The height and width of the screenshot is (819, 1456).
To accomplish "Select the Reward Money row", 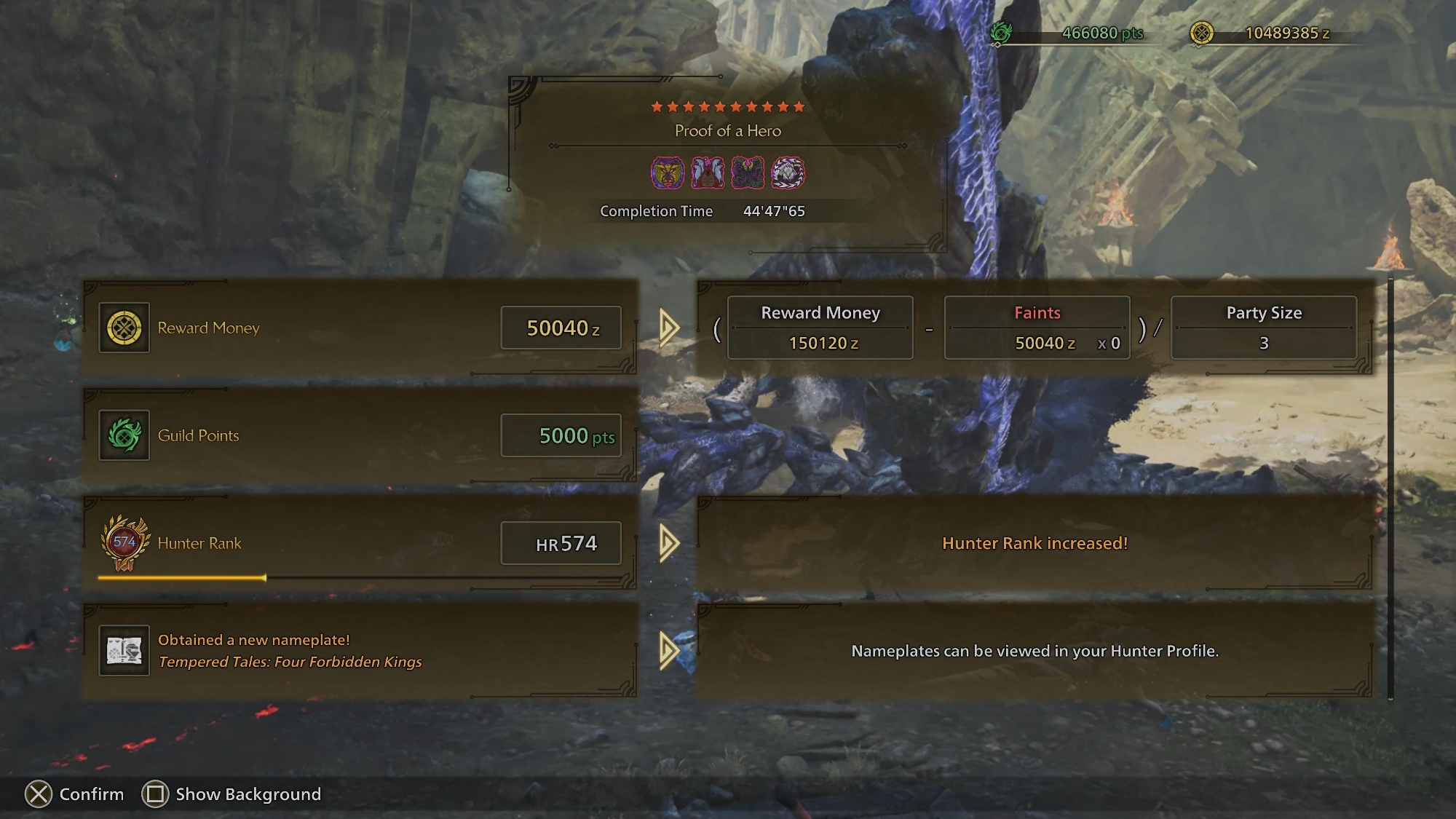I will click(360, 328).
